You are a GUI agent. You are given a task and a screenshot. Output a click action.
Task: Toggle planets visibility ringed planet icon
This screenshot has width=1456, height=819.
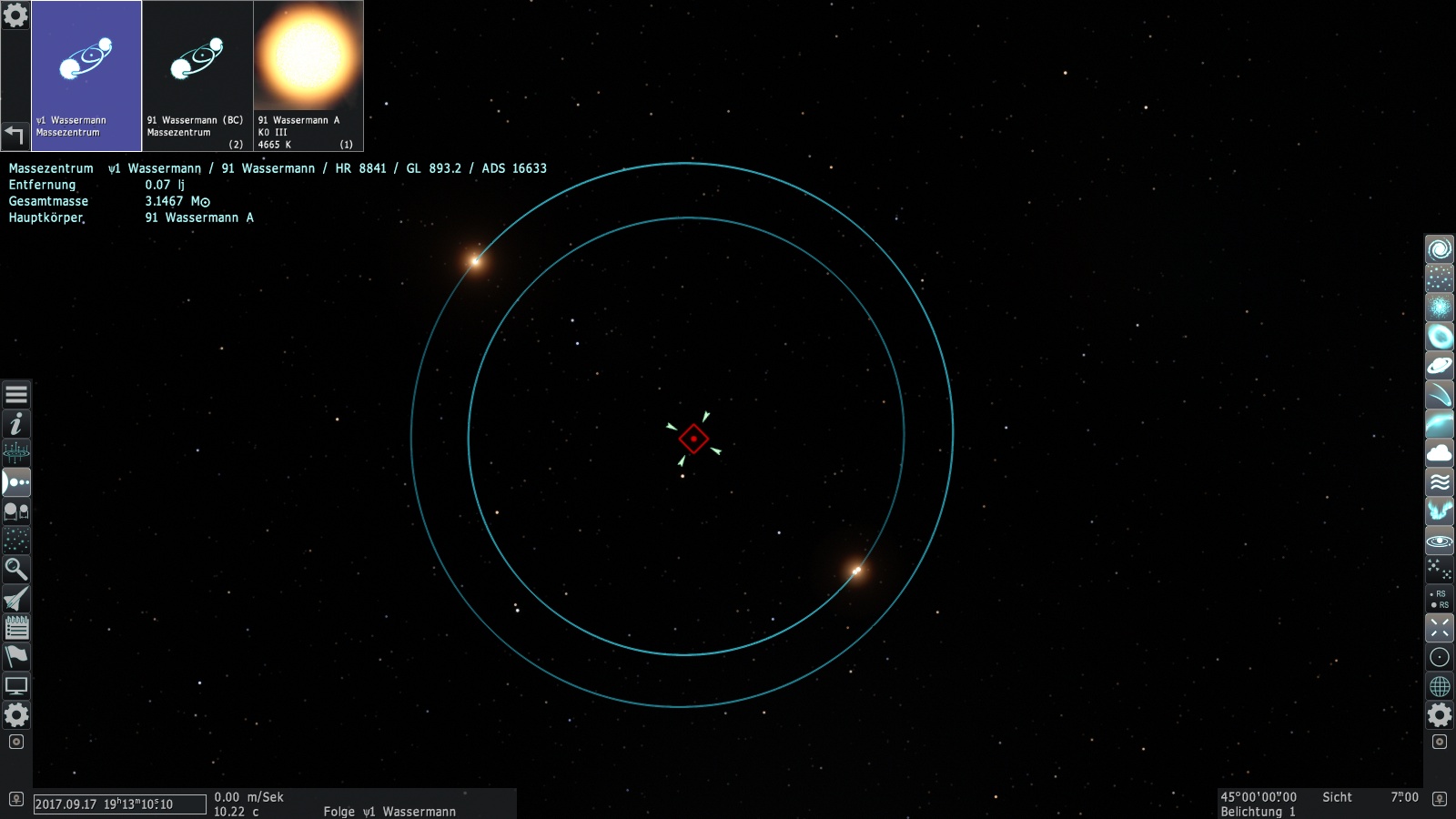pos(1440,366)
